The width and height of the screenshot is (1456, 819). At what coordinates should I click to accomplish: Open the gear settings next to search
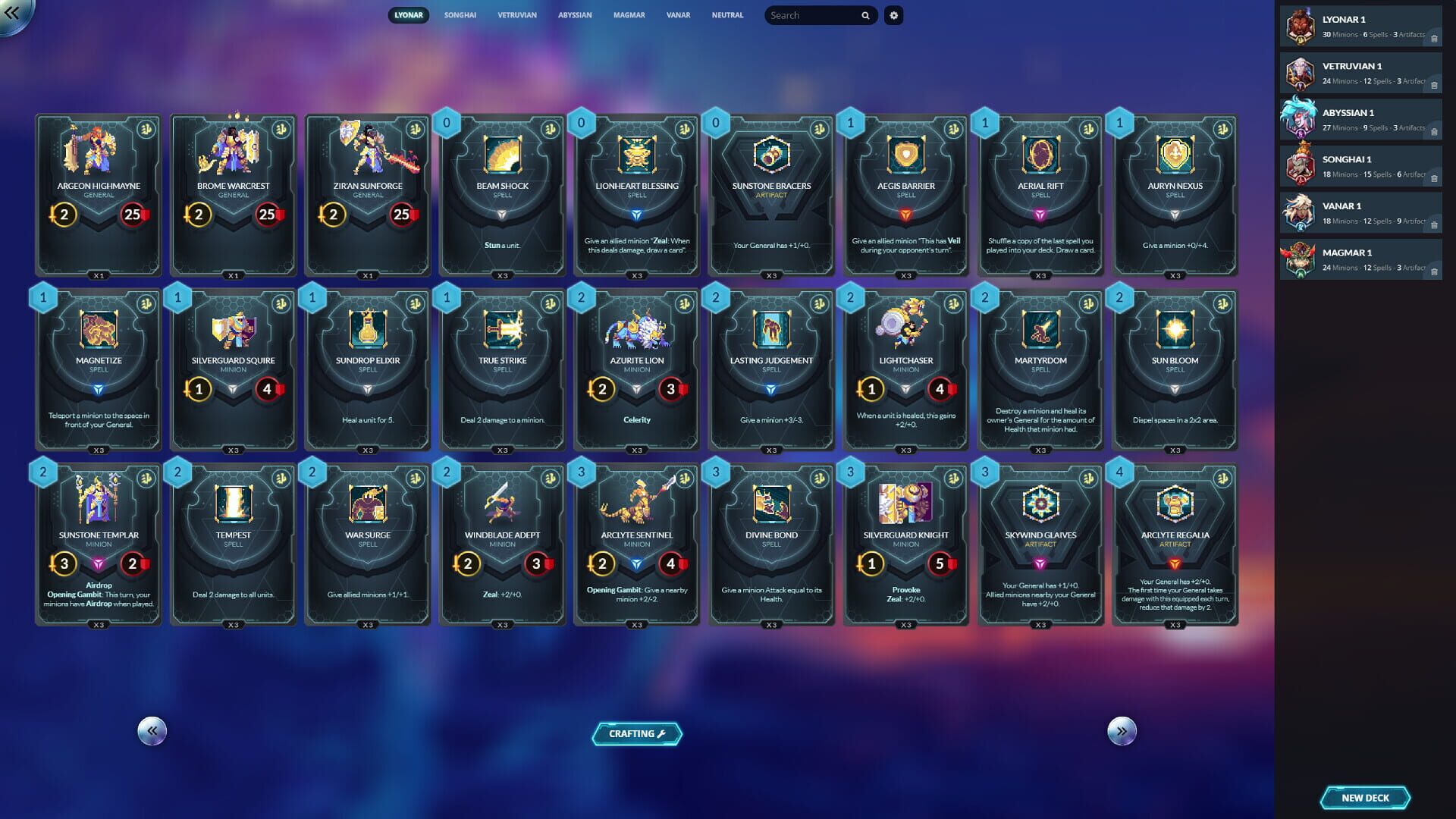893,15
